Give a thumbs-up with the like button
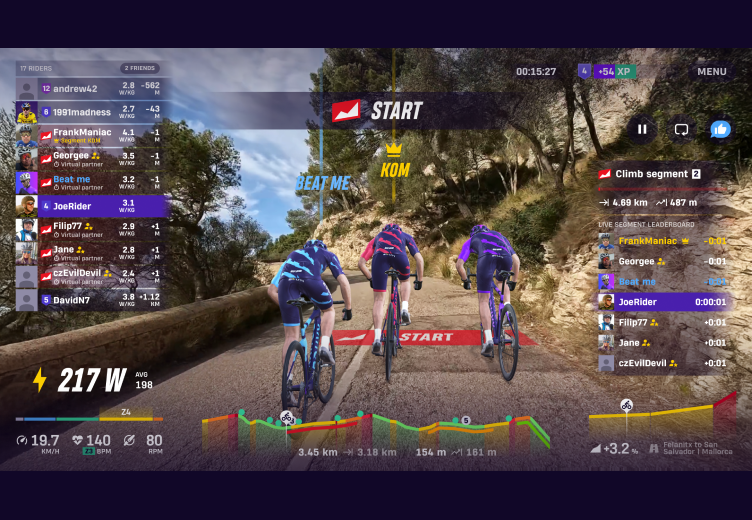This screenshot has height=520, width=752. tap(720, 129)
